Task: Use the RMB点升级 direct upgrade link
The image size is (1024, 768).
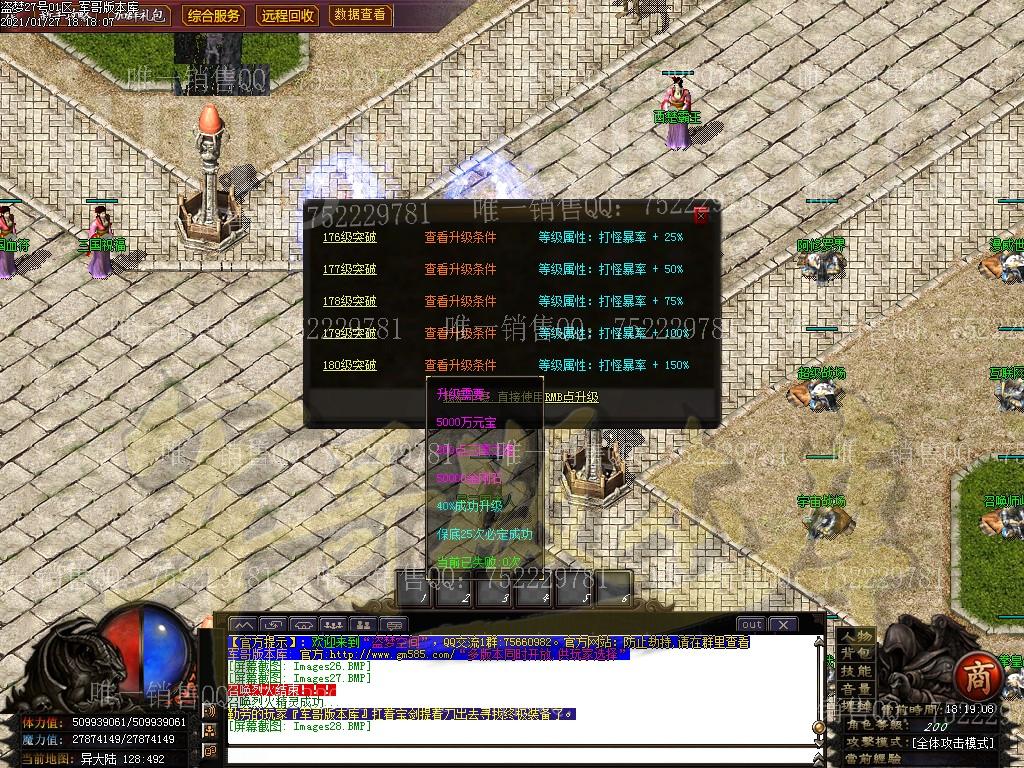Action: tap(571, 397)
